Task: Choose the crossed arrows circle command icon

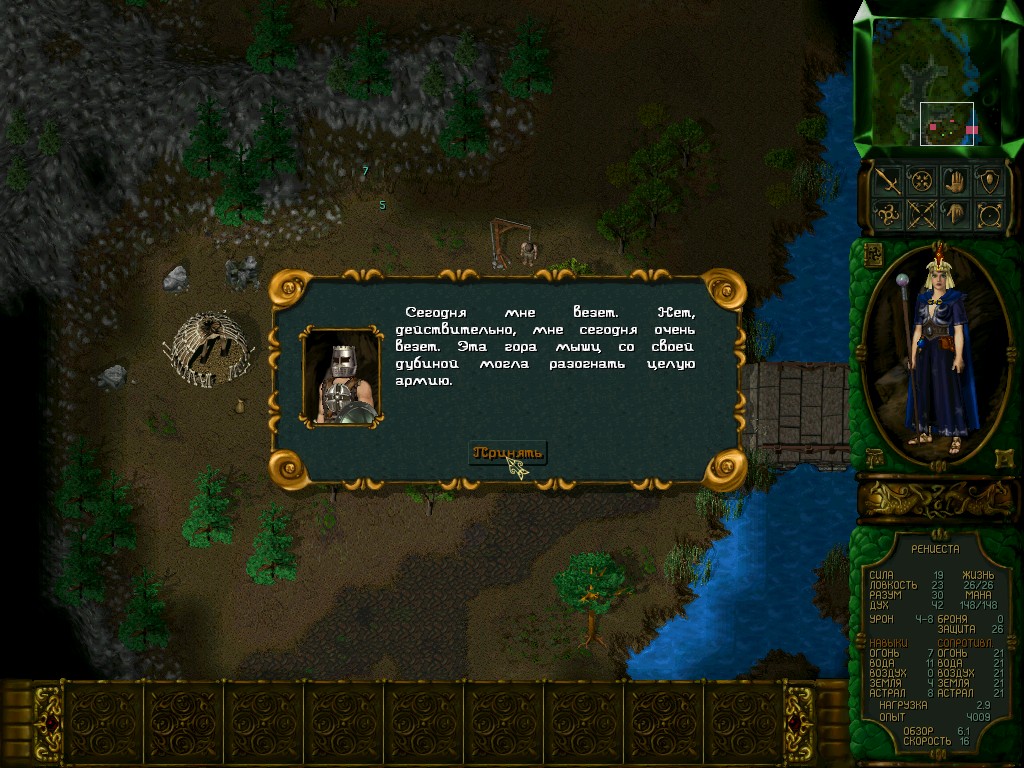Action: coord(920,214)
